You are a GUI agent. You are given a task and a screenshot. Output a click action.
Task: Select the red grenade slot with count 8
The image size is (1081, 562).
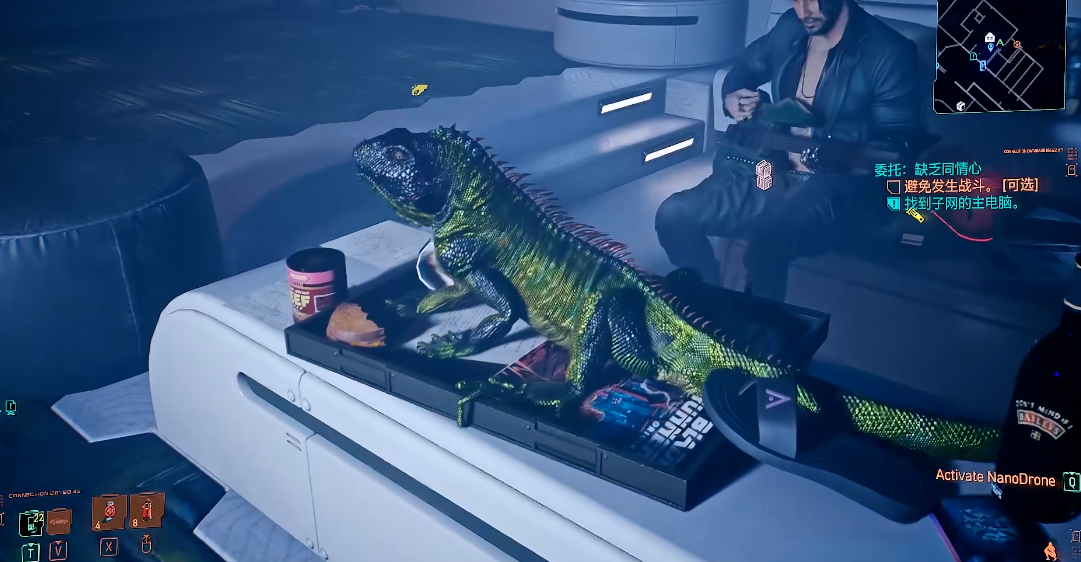pyautogui.click(x=146, y=510)
